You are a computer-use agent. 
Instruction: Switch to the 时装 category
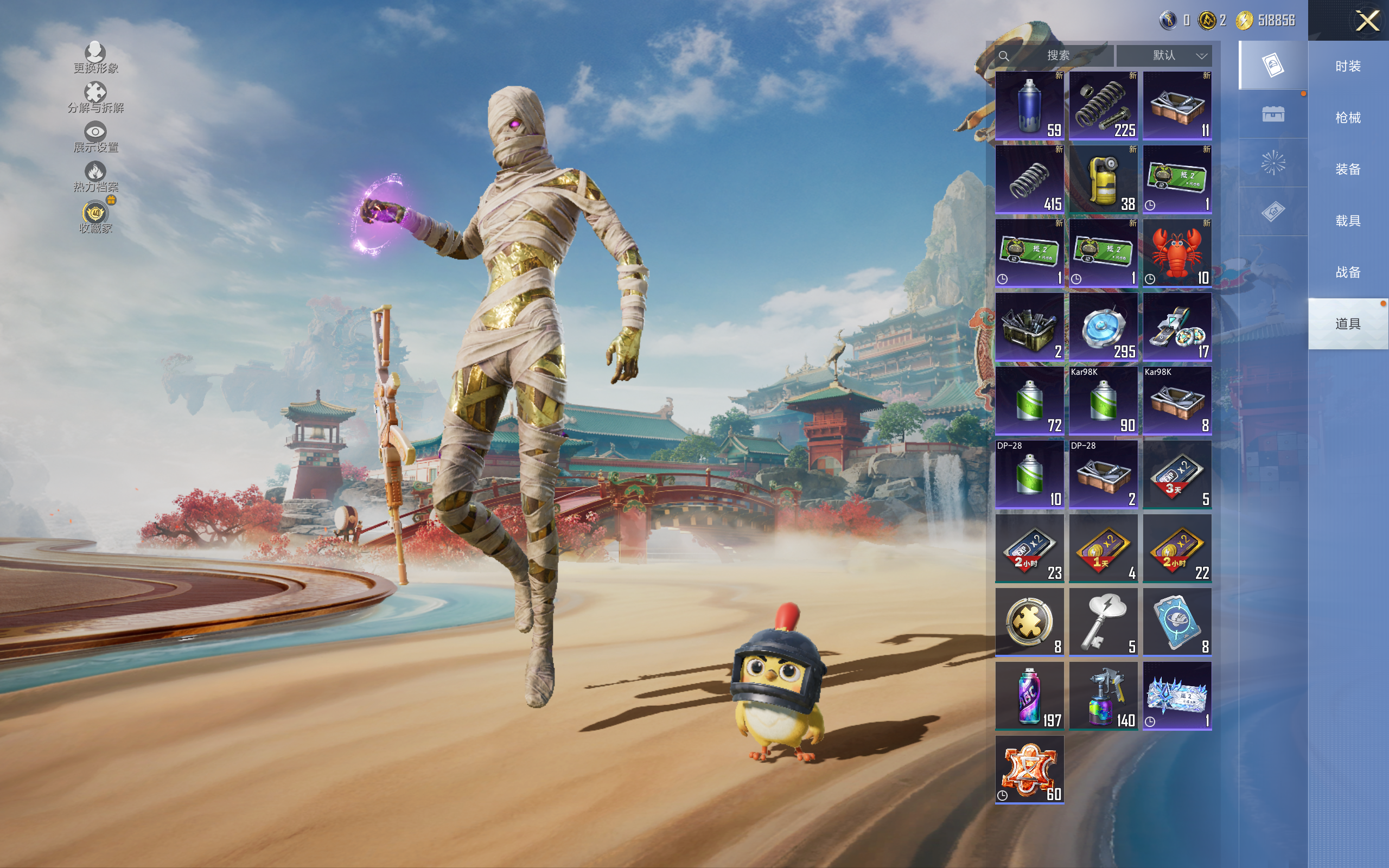click(1347, 66)
